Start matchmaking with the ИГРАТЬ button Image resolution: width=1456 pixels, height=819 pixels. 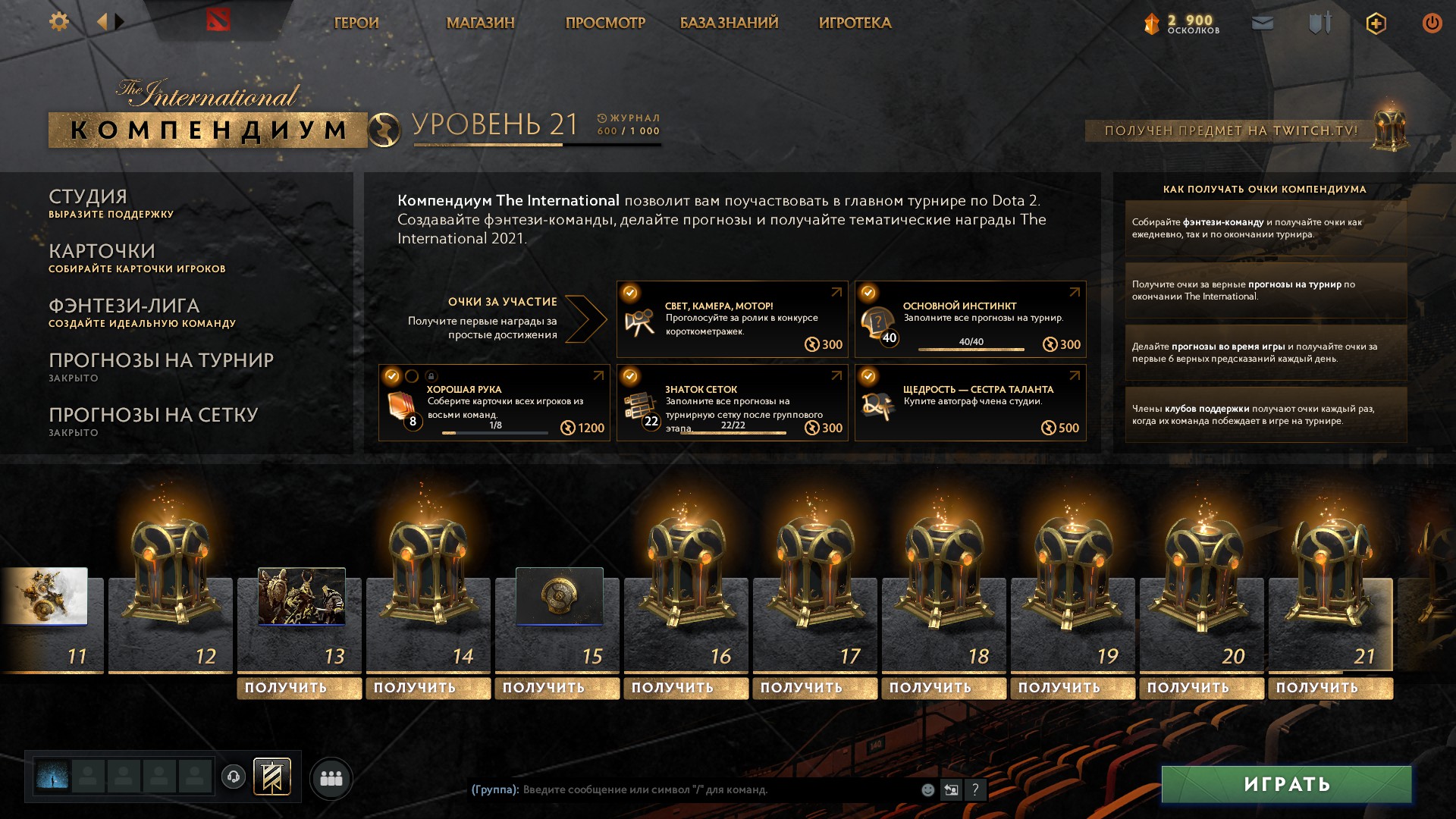1286,784
